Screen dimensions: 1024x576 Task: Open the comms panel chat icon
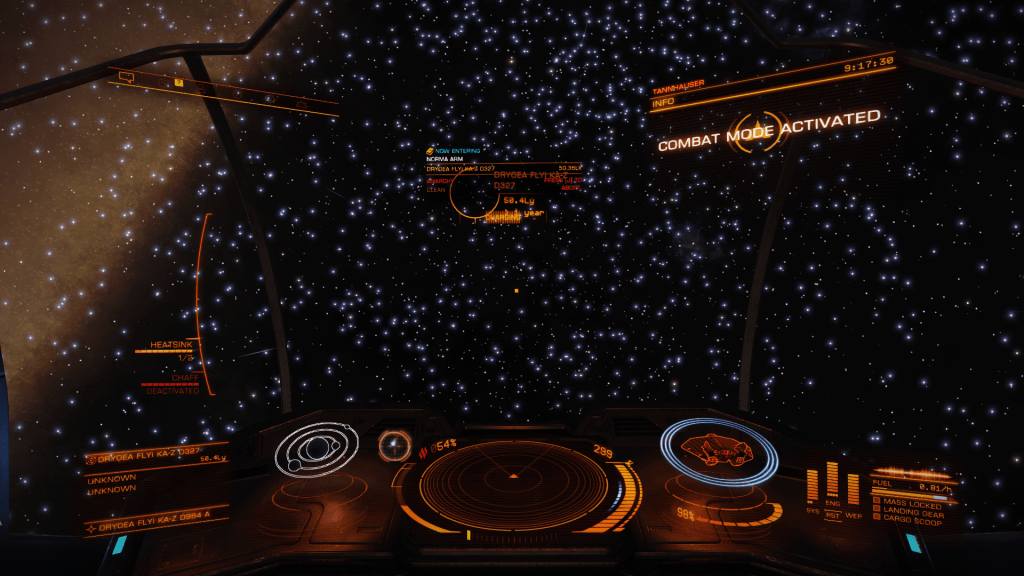coord(127,75)
